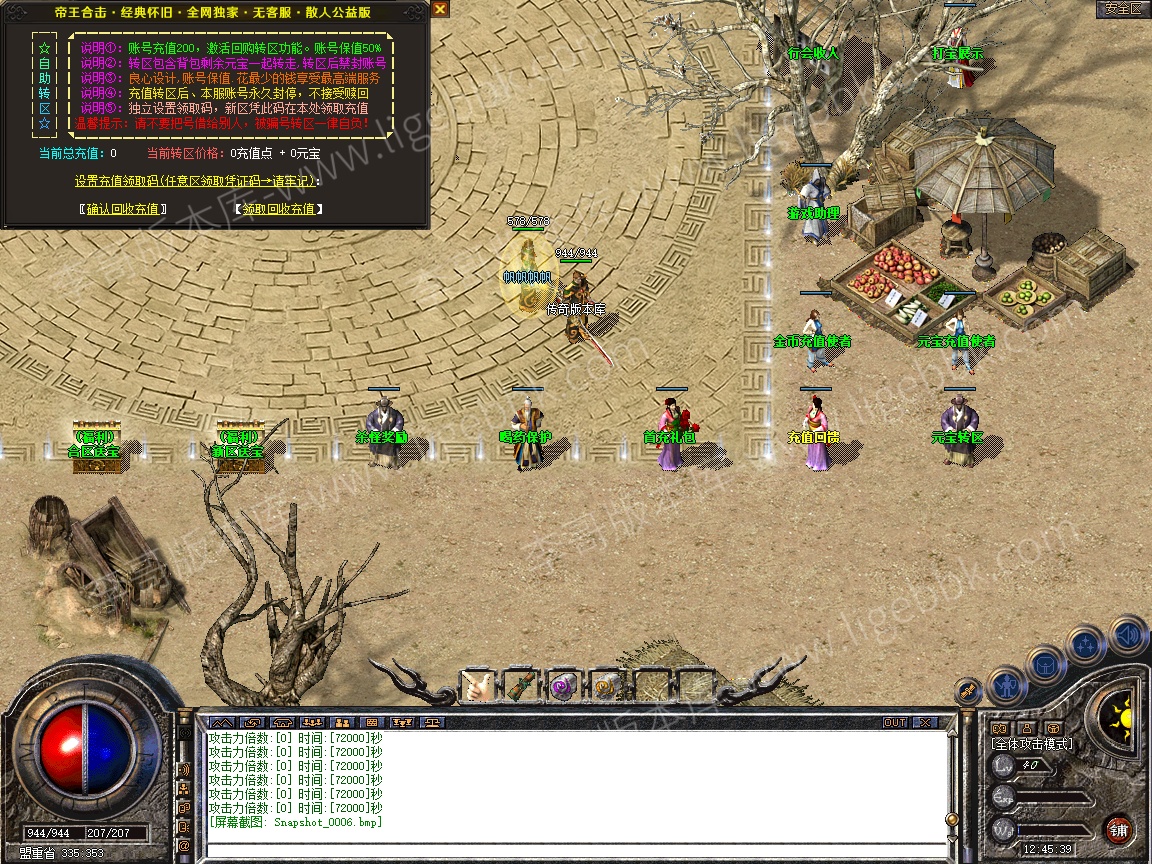The width and height of the screenshot is (1152, 864).
Task: Click the 全体攻击模式 attack mode label
Action: [1031, 744]
